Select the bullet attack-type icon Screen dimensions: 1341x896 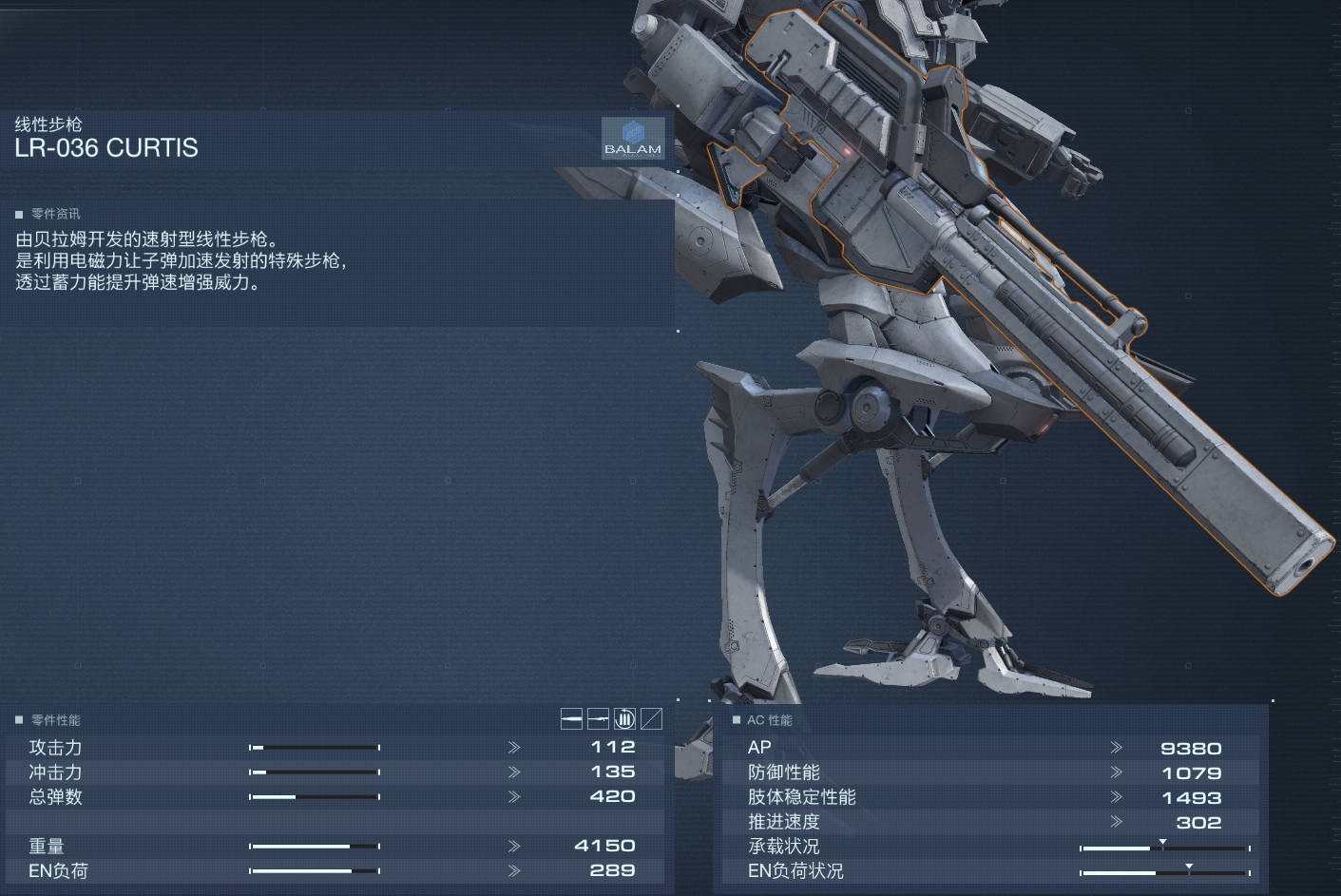click(571, 719)
